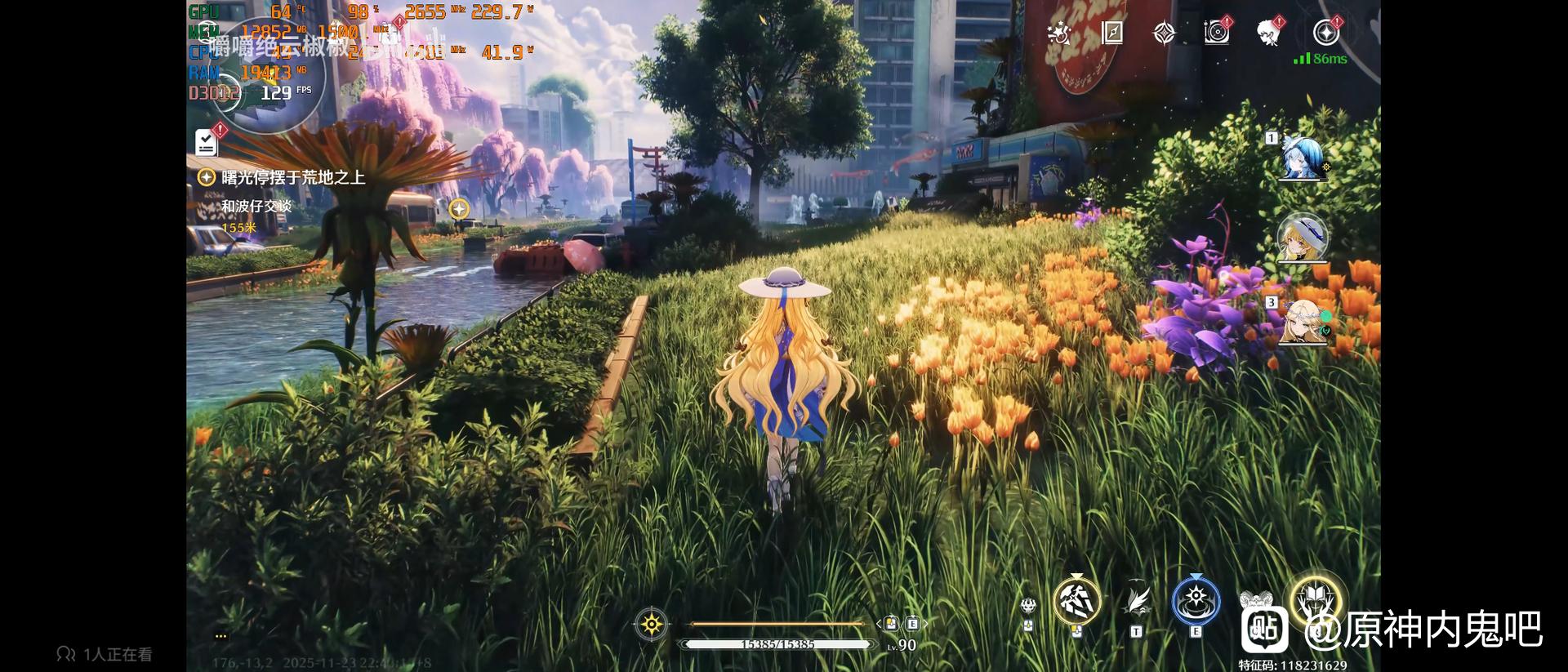The height and width of the screenshot is (672, 1568).
Task: Switch to the third party member portrait
Action: 1303,322
